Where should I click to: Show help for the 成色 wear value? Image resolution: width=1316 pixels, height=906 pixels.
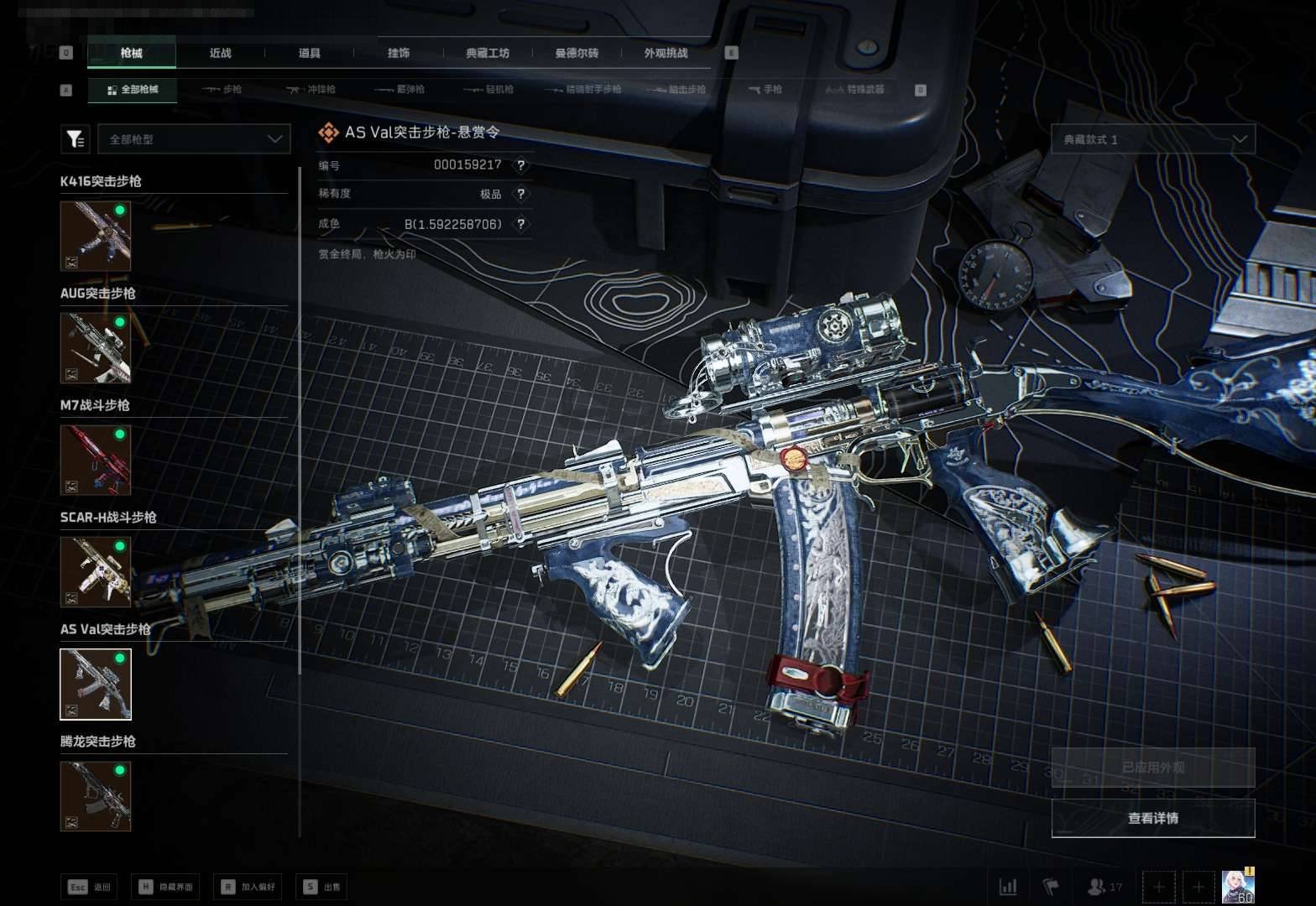pyautogui.click(x=521, y=224)
